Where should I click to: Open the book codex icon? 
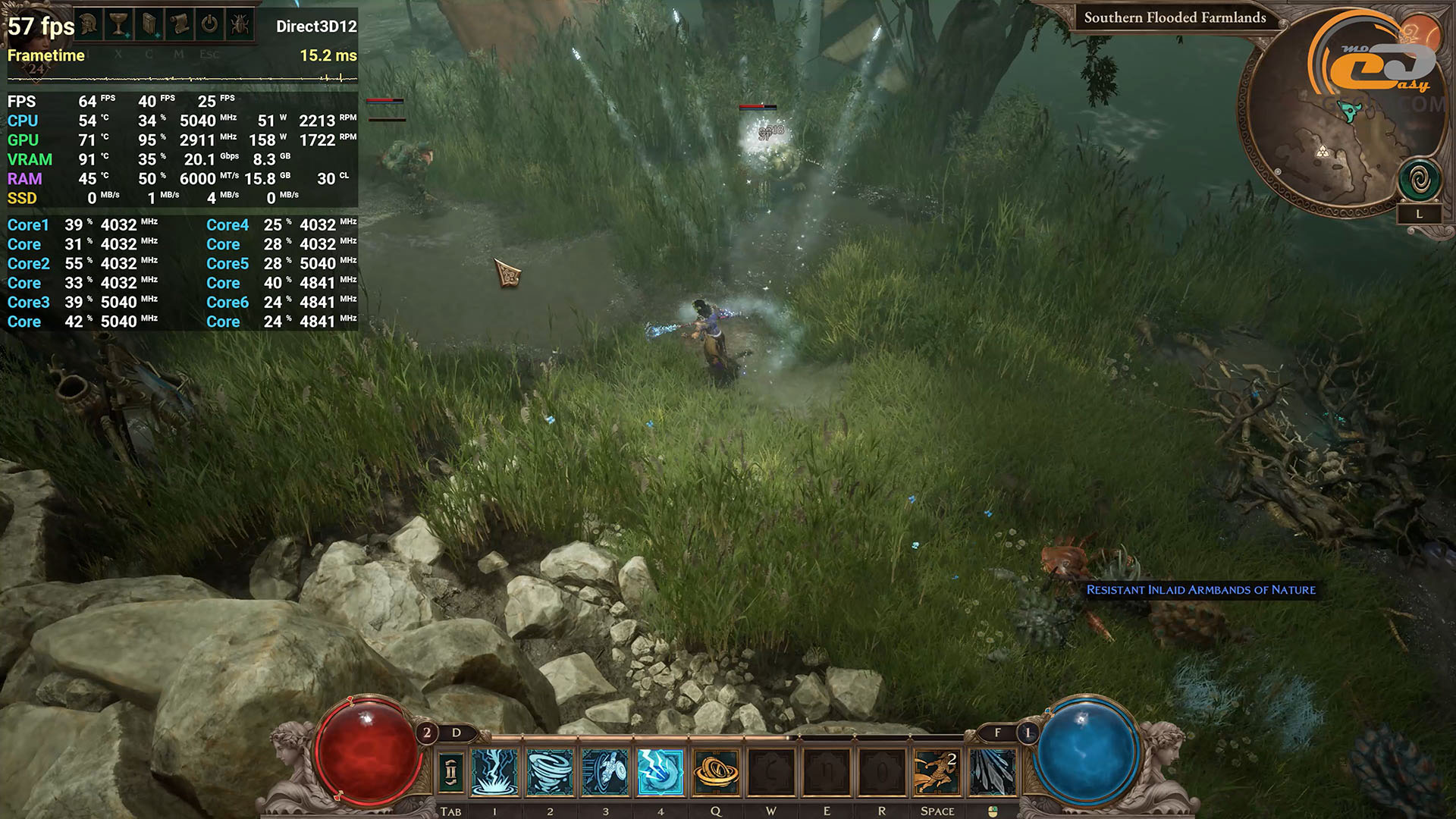(150, 24)
